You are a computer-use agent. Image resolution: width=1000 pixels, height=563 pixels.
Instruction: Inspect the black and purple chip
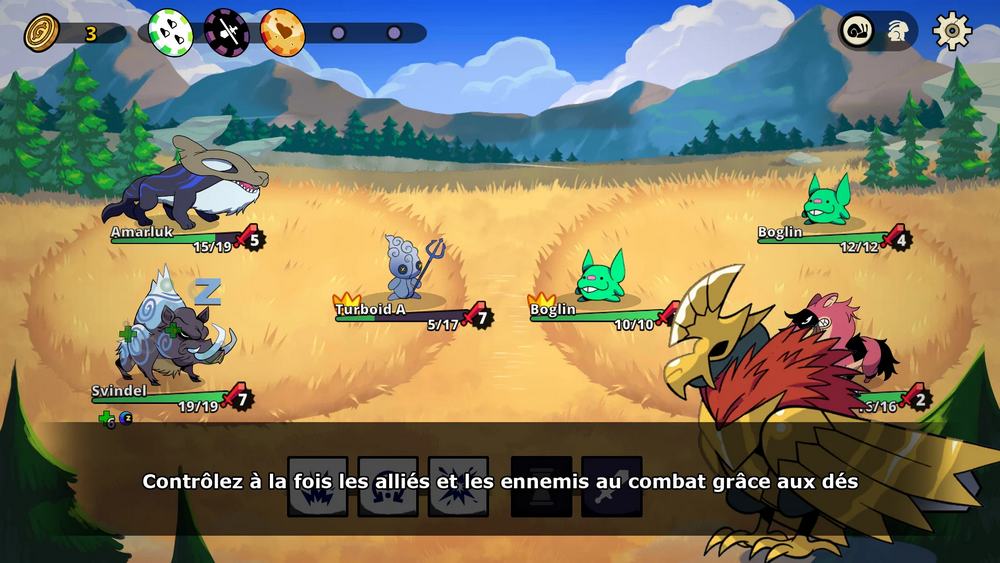click(226, 31)
